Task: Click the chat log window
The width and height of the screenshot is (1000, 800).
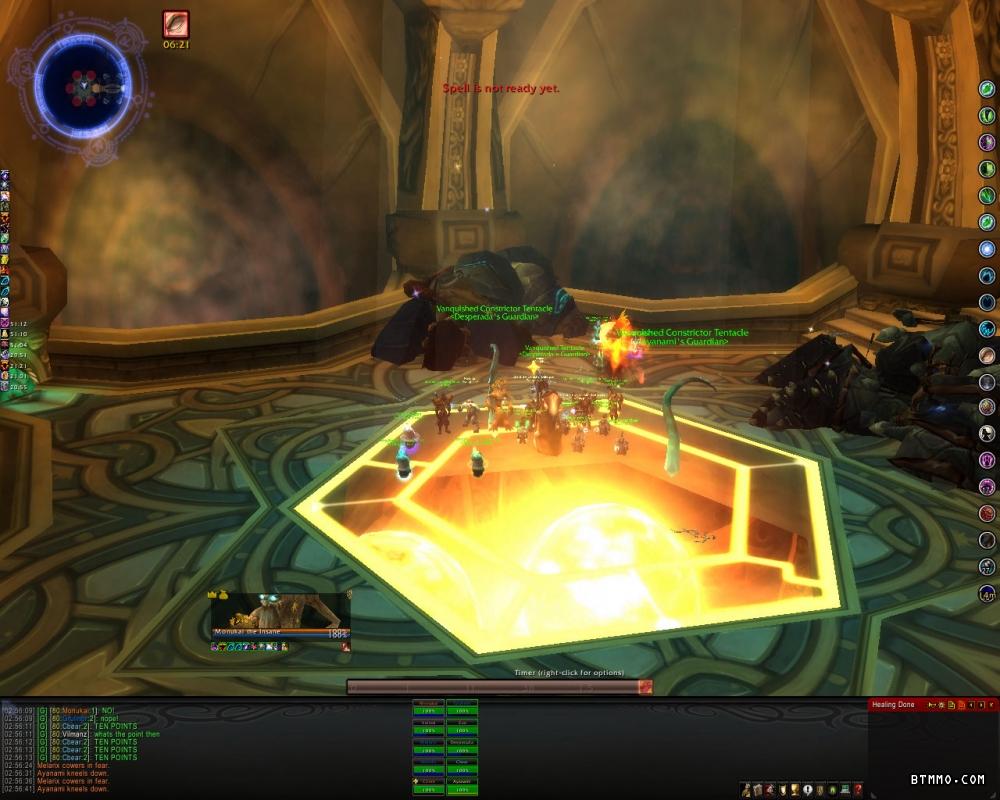Action: (200, 748)
